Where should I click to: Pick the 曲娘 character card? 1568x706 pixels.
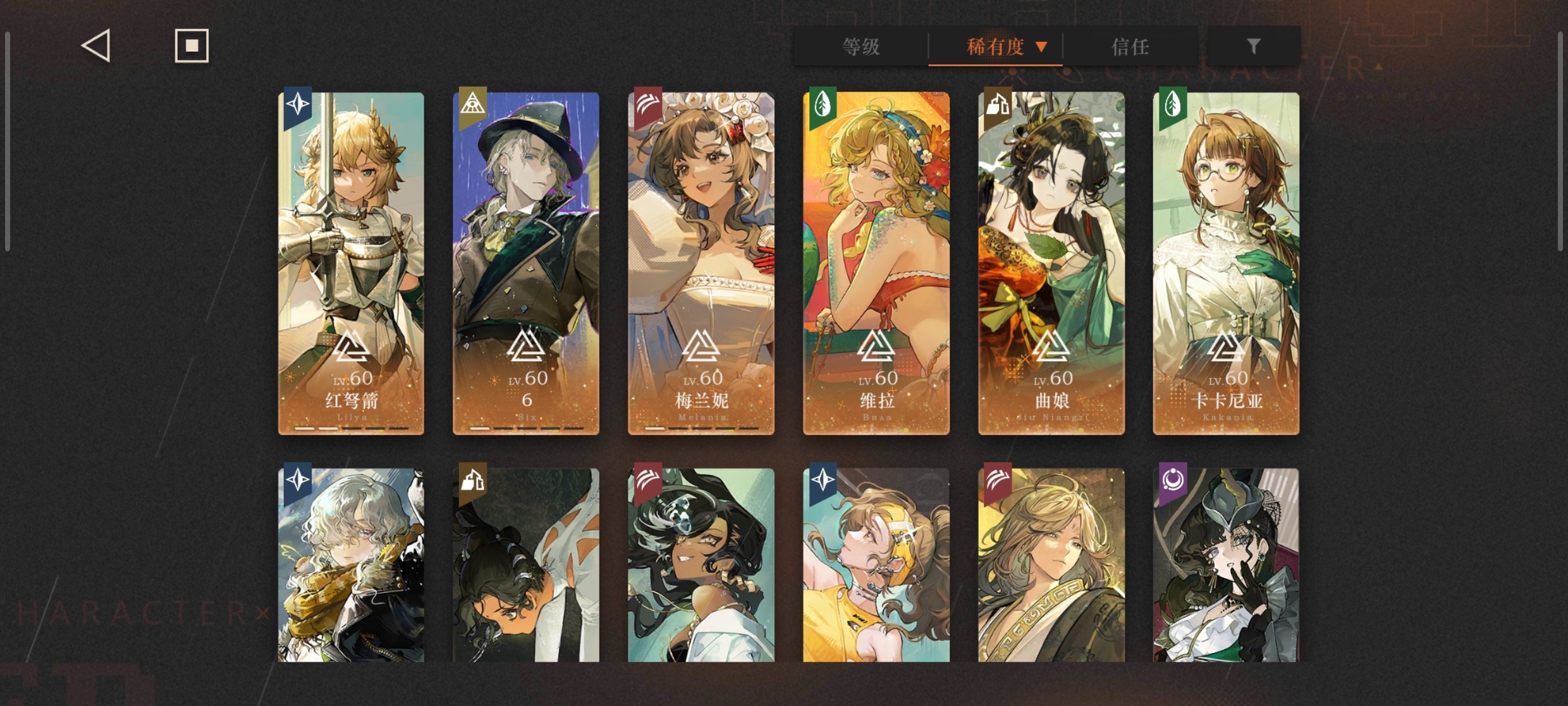(1051, 263)
